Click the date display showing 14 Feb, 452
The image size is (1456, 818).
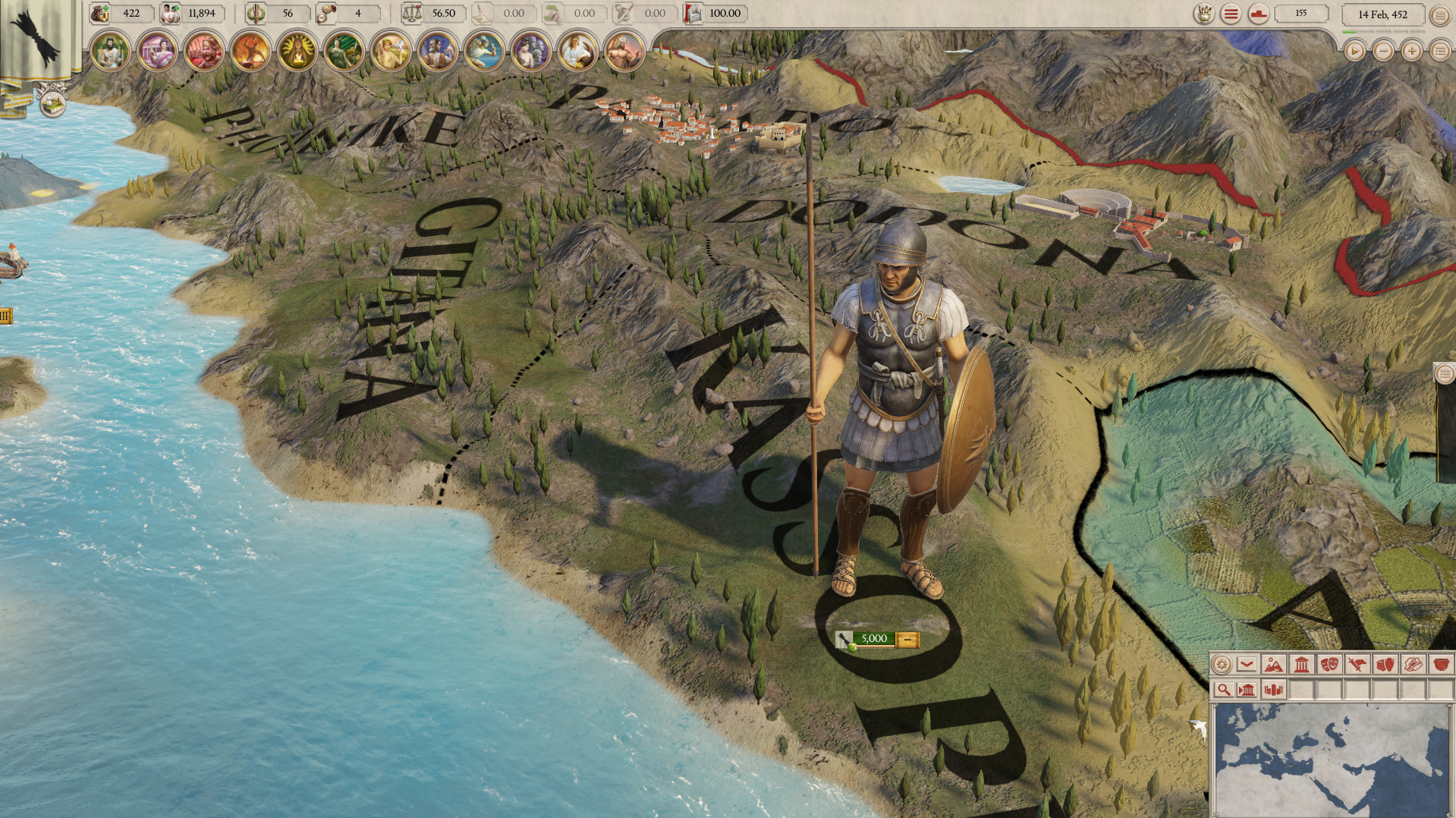[1383, 14]
